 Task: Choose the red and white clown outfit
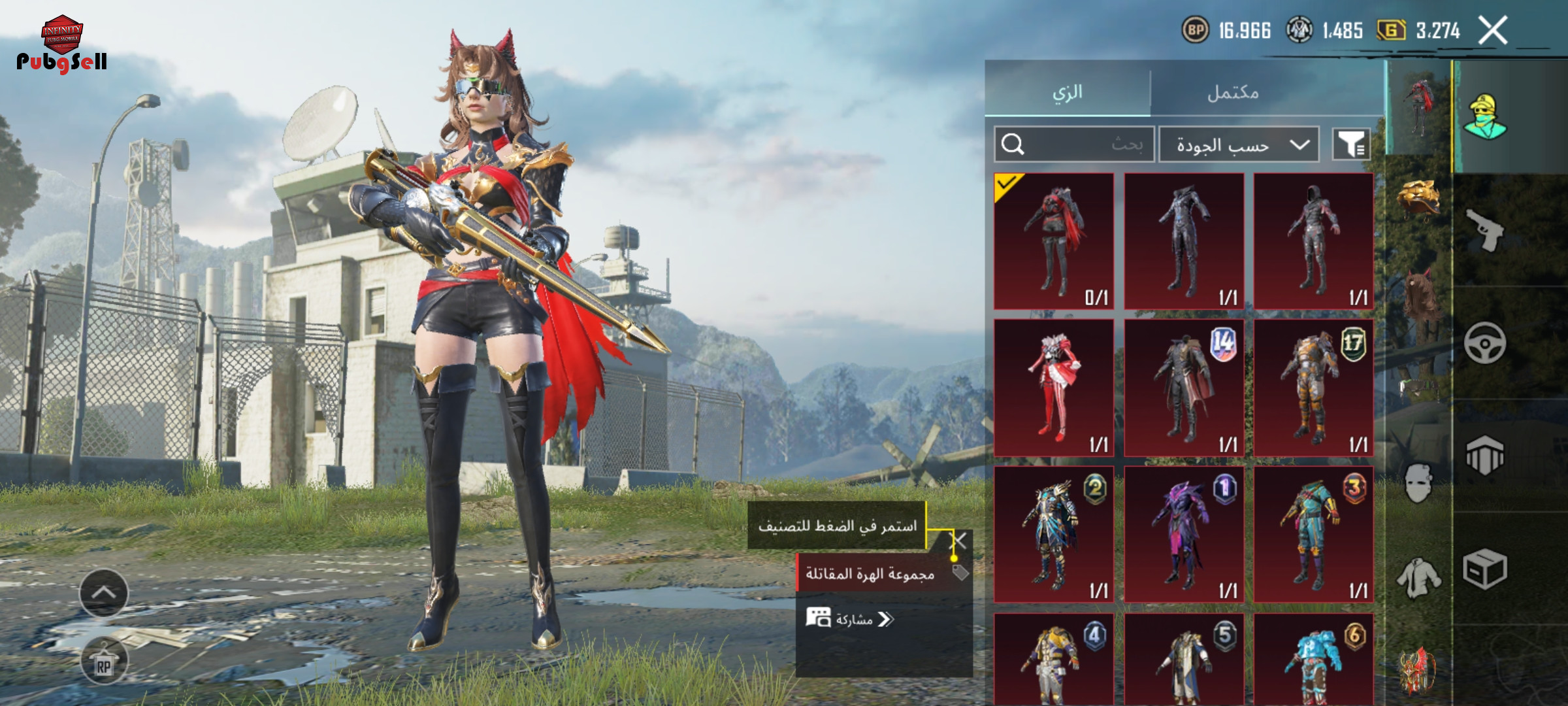click(1054, 388)
